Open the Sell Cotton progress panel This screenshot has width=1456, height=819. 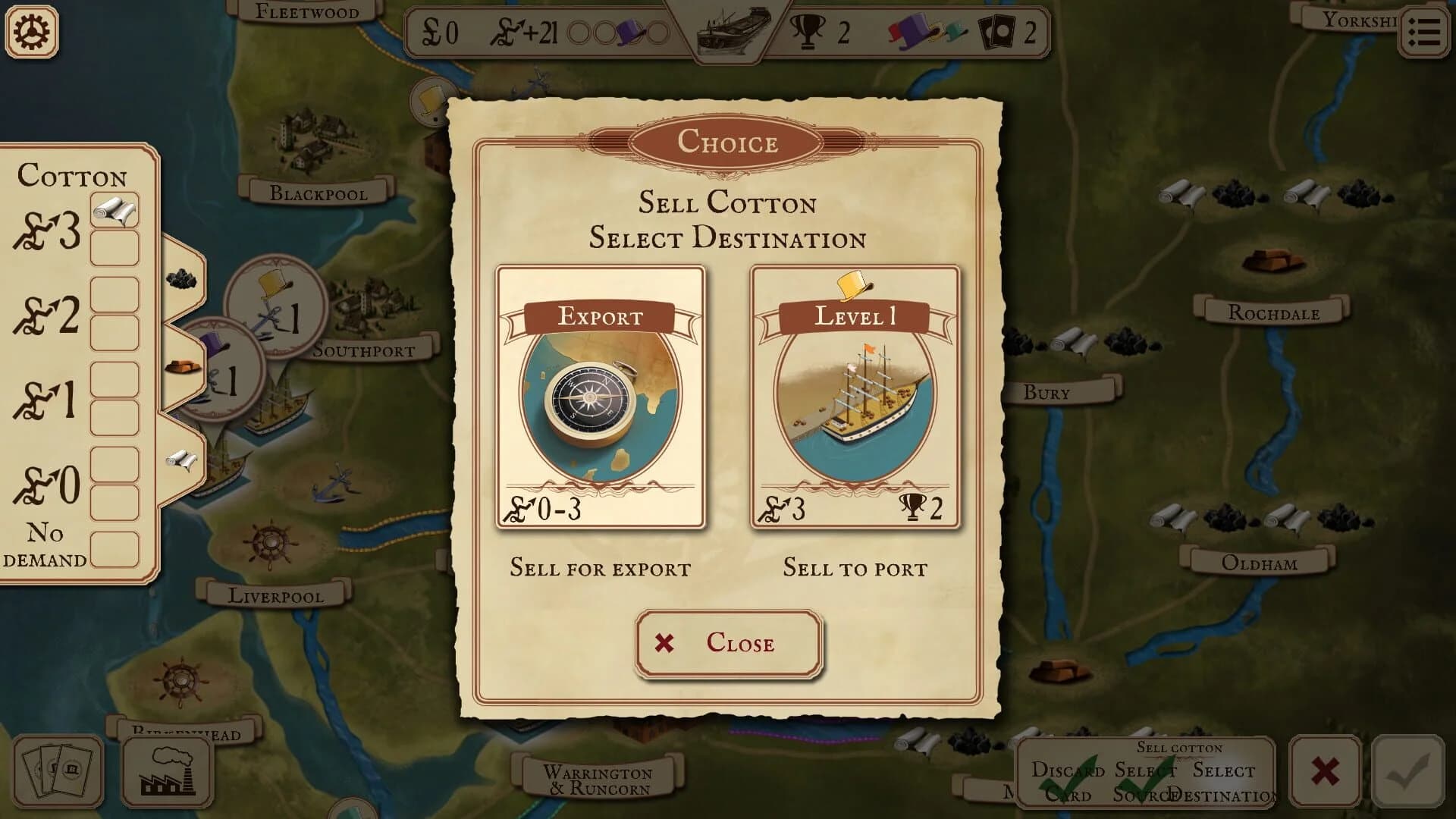click(x=1180, y=748)
